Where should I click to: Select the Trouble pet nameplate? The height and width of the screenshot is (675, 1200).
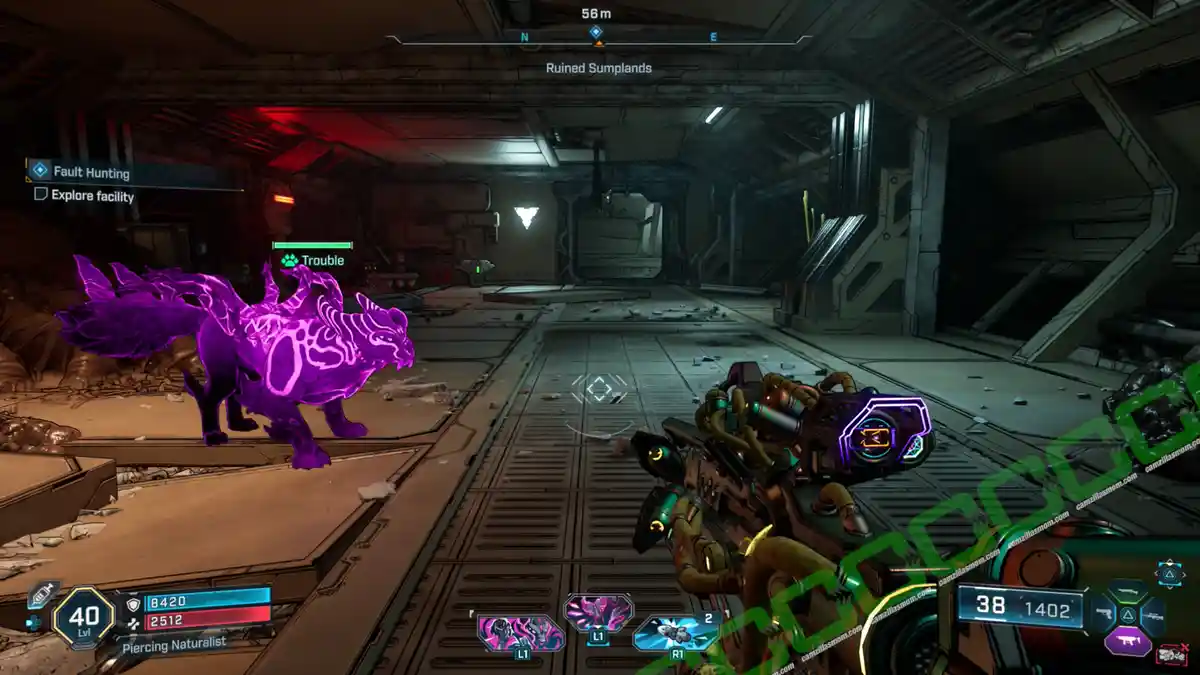click(313, 260)
